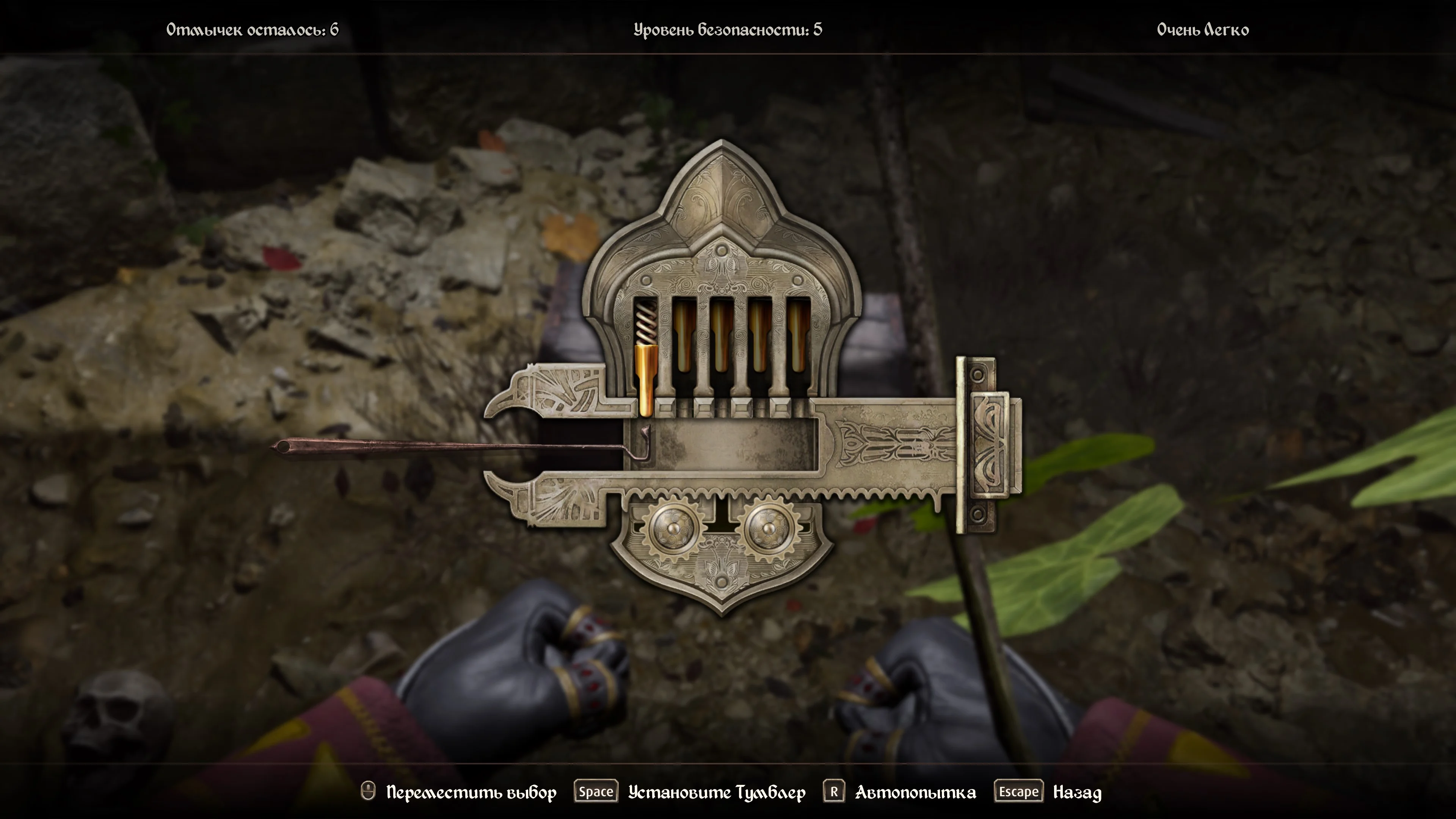Activate the Установите Тумблер action
Image resolution: width=1456 pixels, height=819 pixels.
[716, 792]
